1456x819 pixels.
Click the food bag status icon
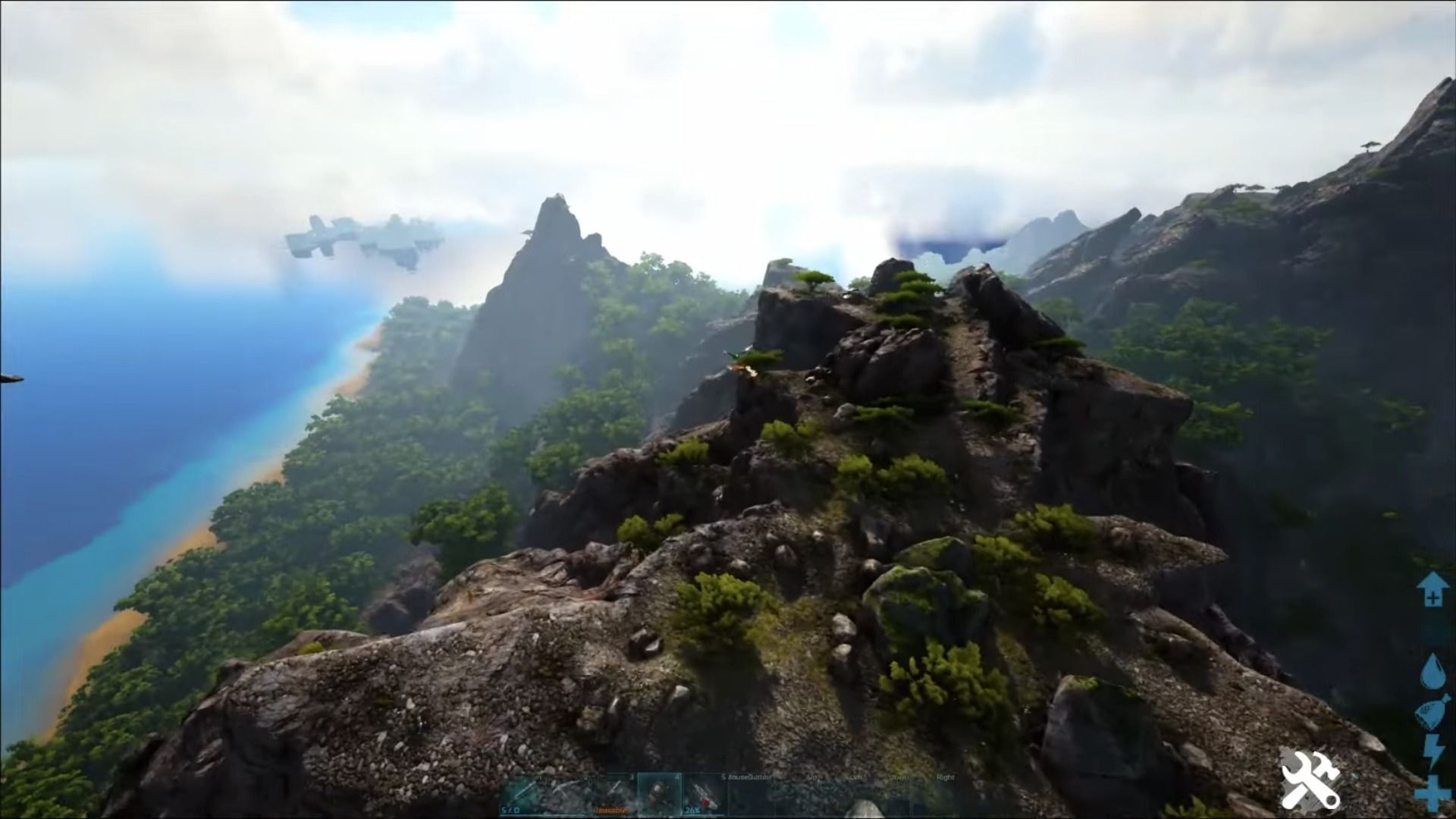pos(1432,711)
